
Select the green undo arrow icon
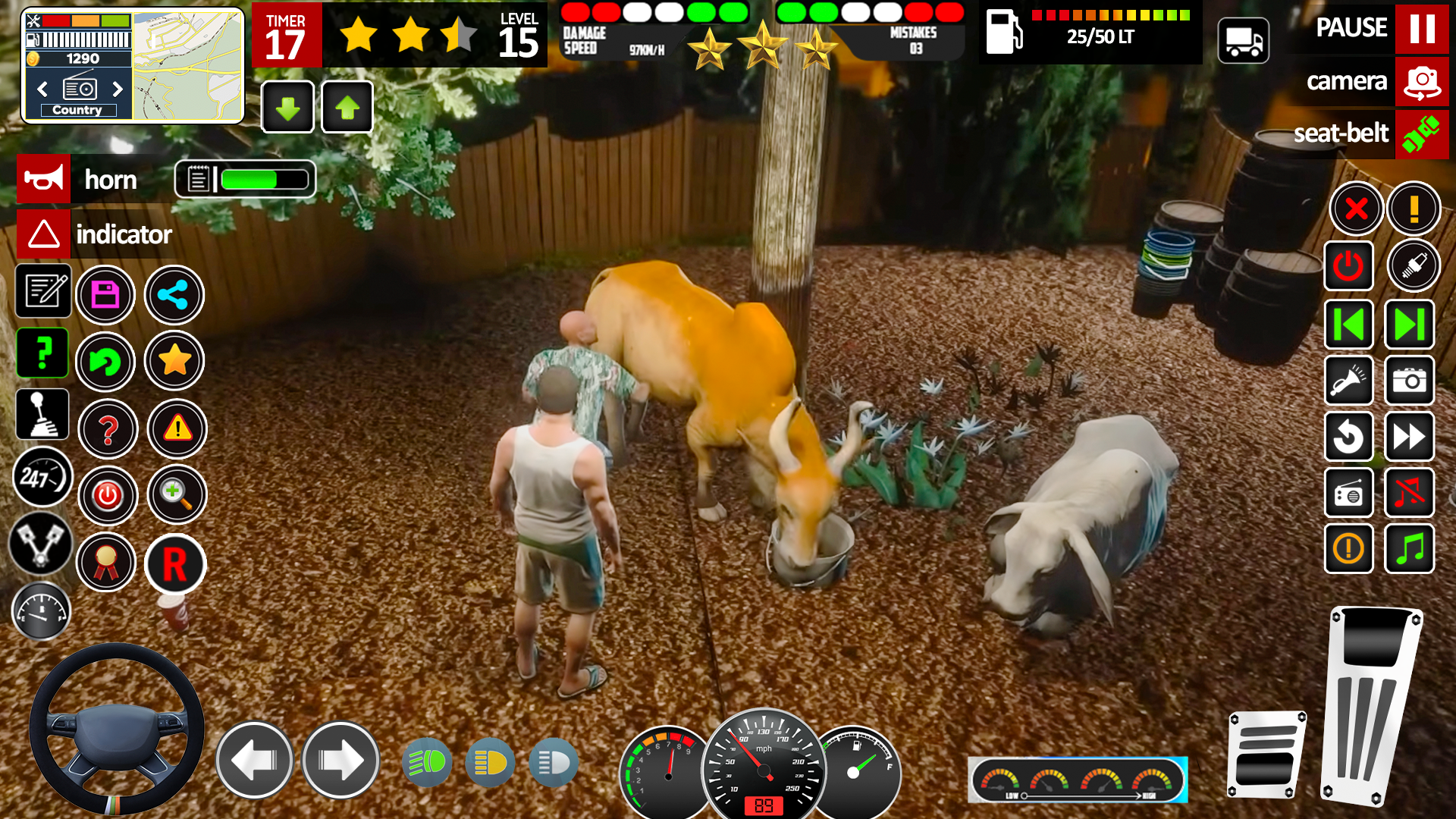[106, 362]
